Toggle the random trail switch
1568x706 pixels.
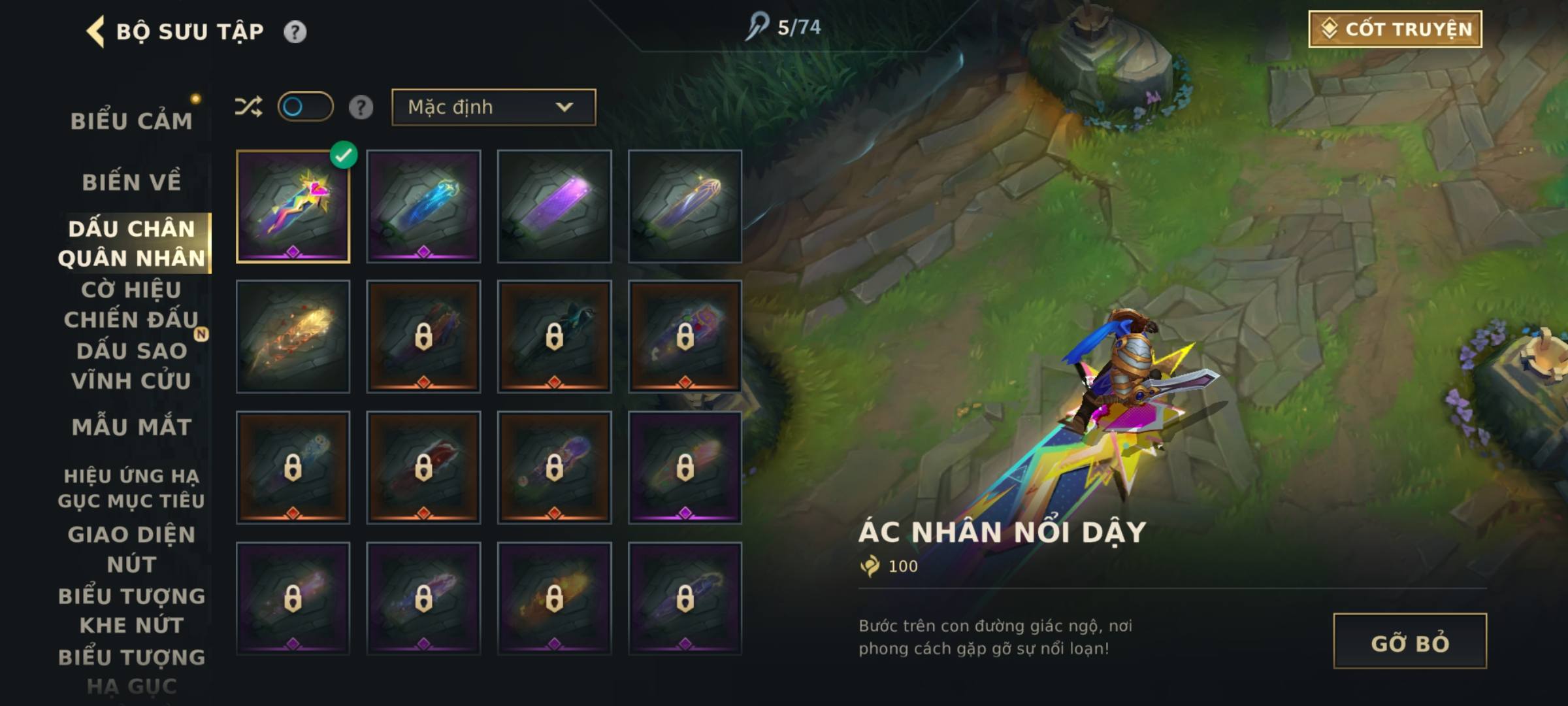point(305,107)
